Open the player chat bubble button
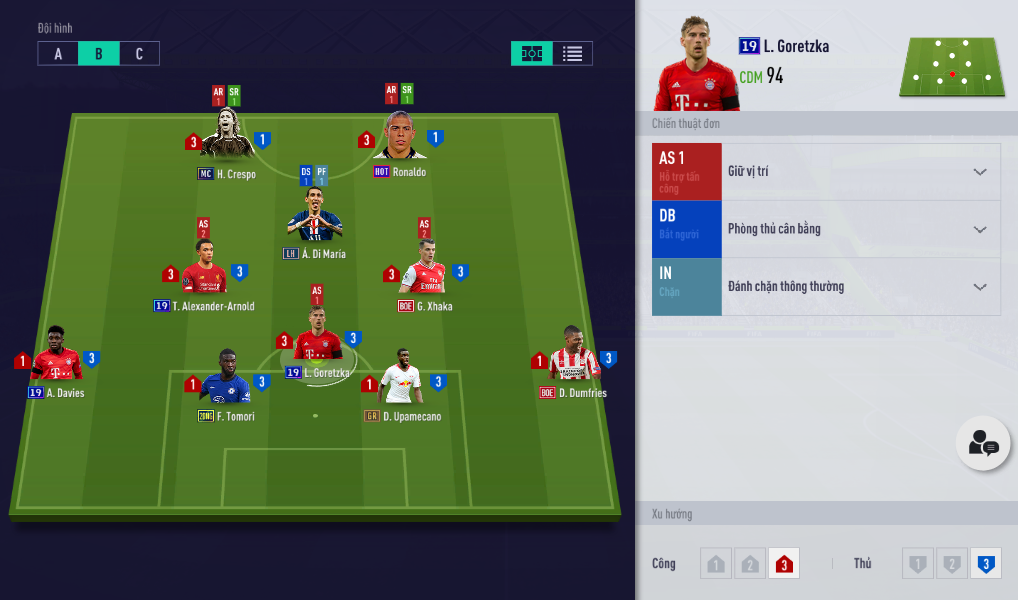This screenshot has height=600, width=1018. pyautogui.click(x=982, y=443)
